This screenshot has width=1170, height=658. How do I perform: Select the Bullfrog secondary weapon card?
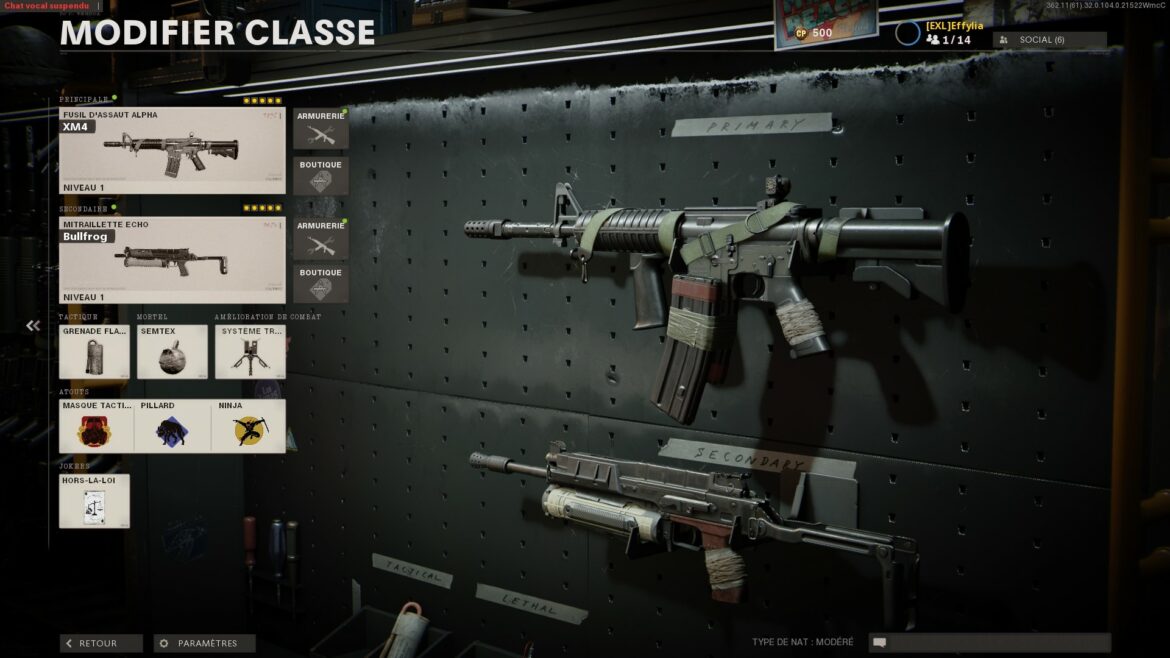172,260
